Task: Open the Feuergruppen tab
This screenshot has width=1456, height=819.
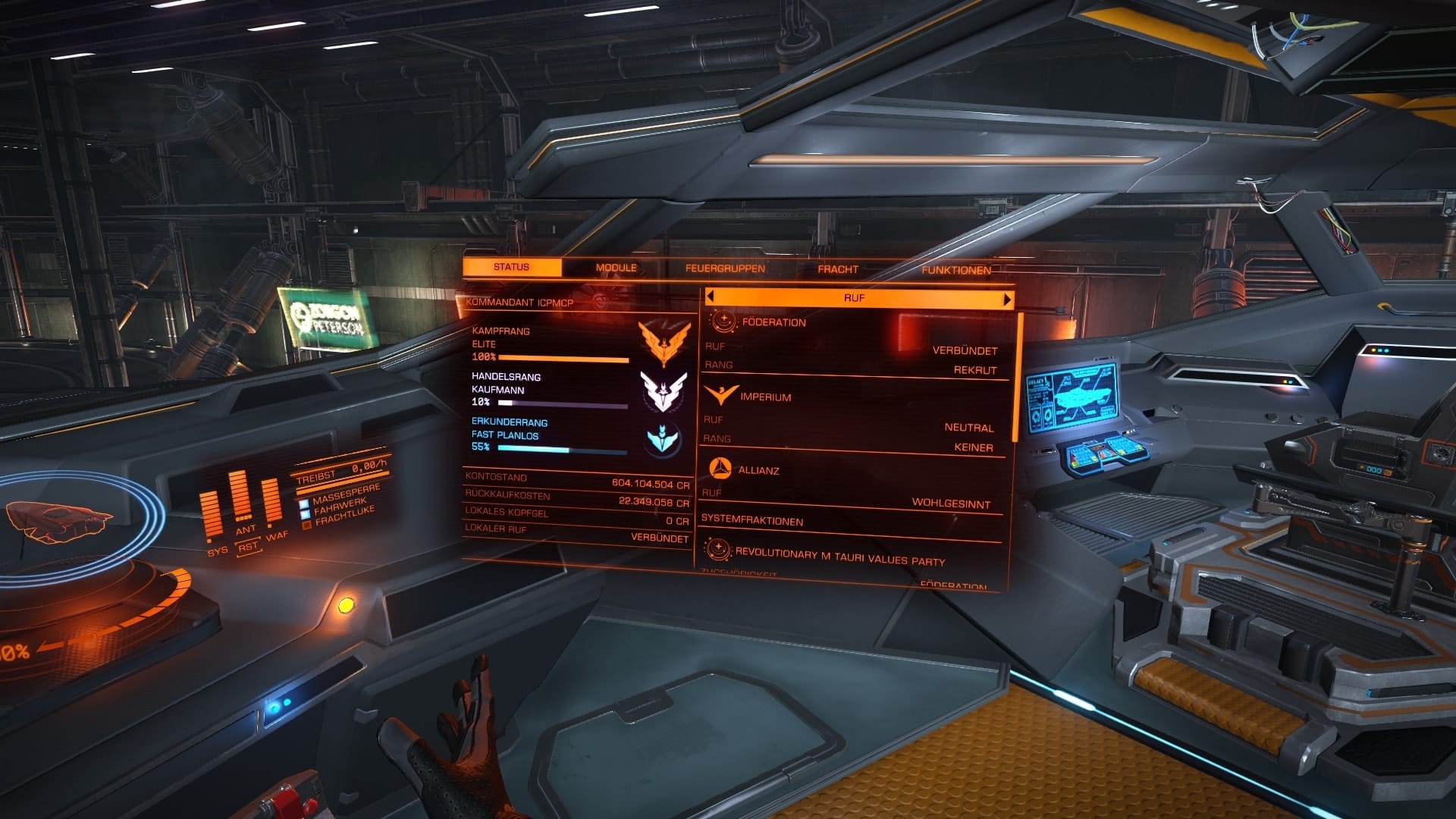Action: pos(724,268)
